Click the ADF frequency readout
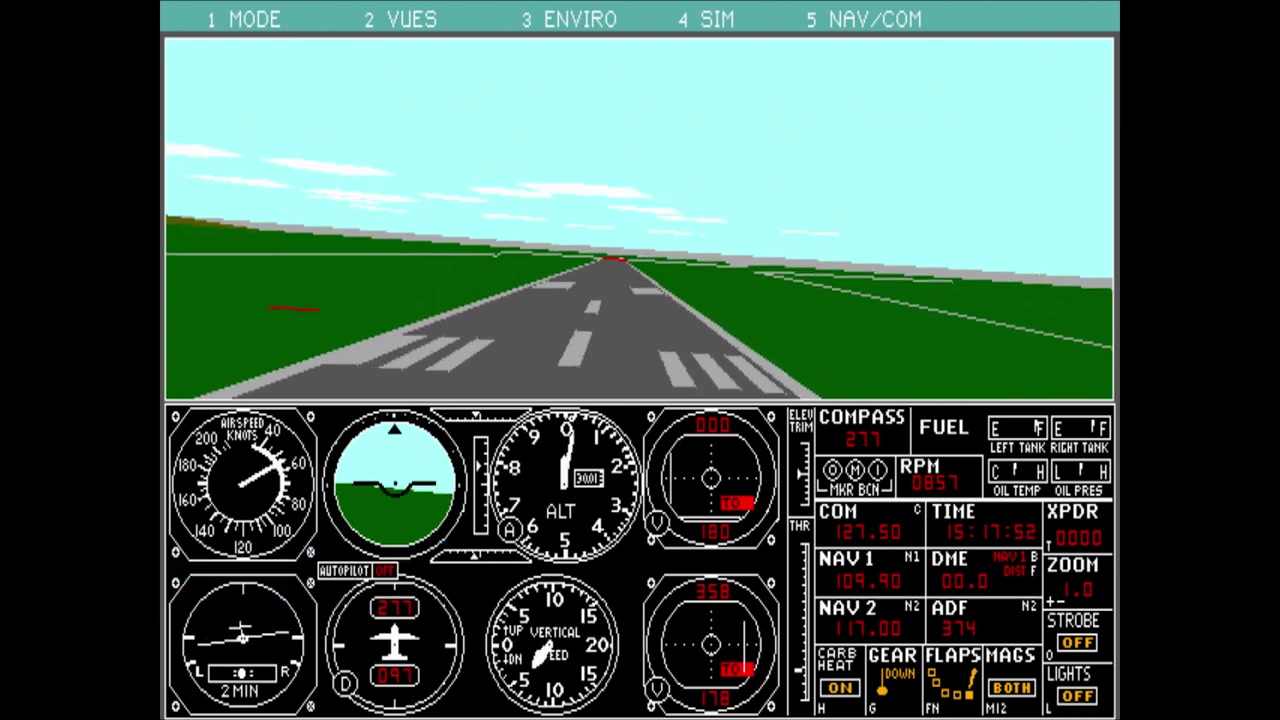1280x720 pixels. click(958, 629)
